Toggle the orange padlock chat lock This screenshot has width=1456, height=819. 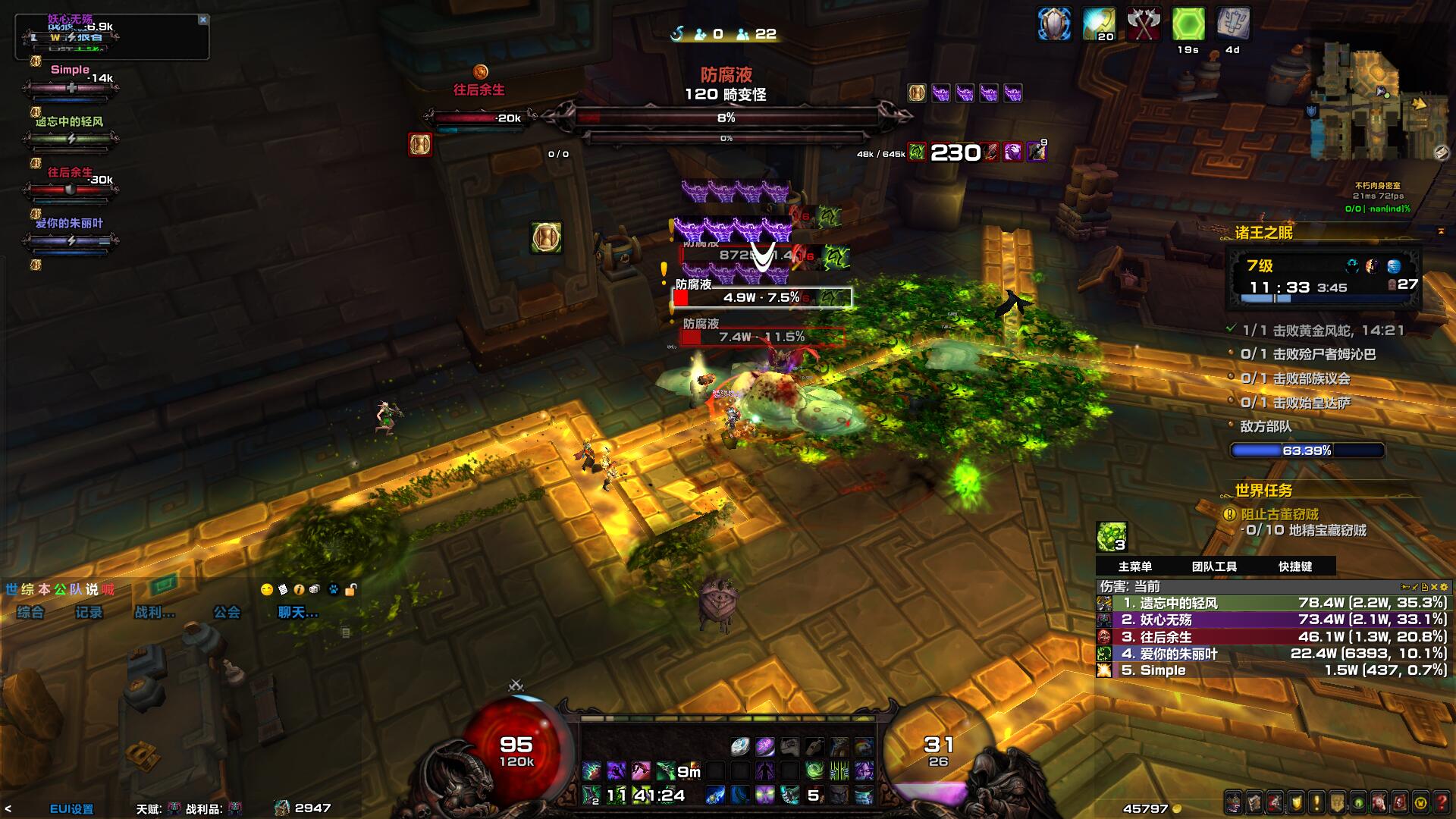pyautogui.click(x=350, y=589)
